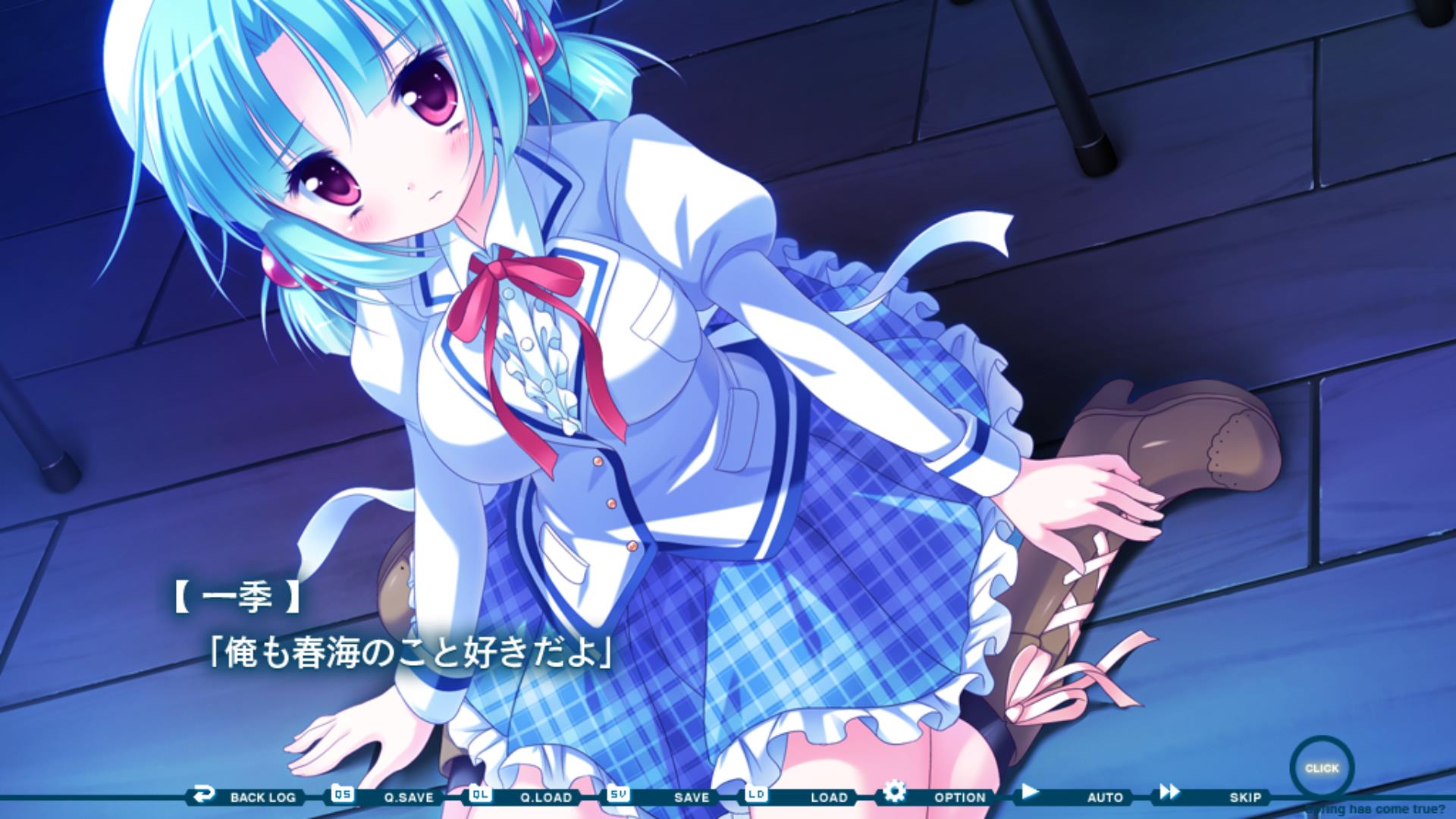Open the OPTION settings
The image size is (1456, 819).
[x=944, y=796]
